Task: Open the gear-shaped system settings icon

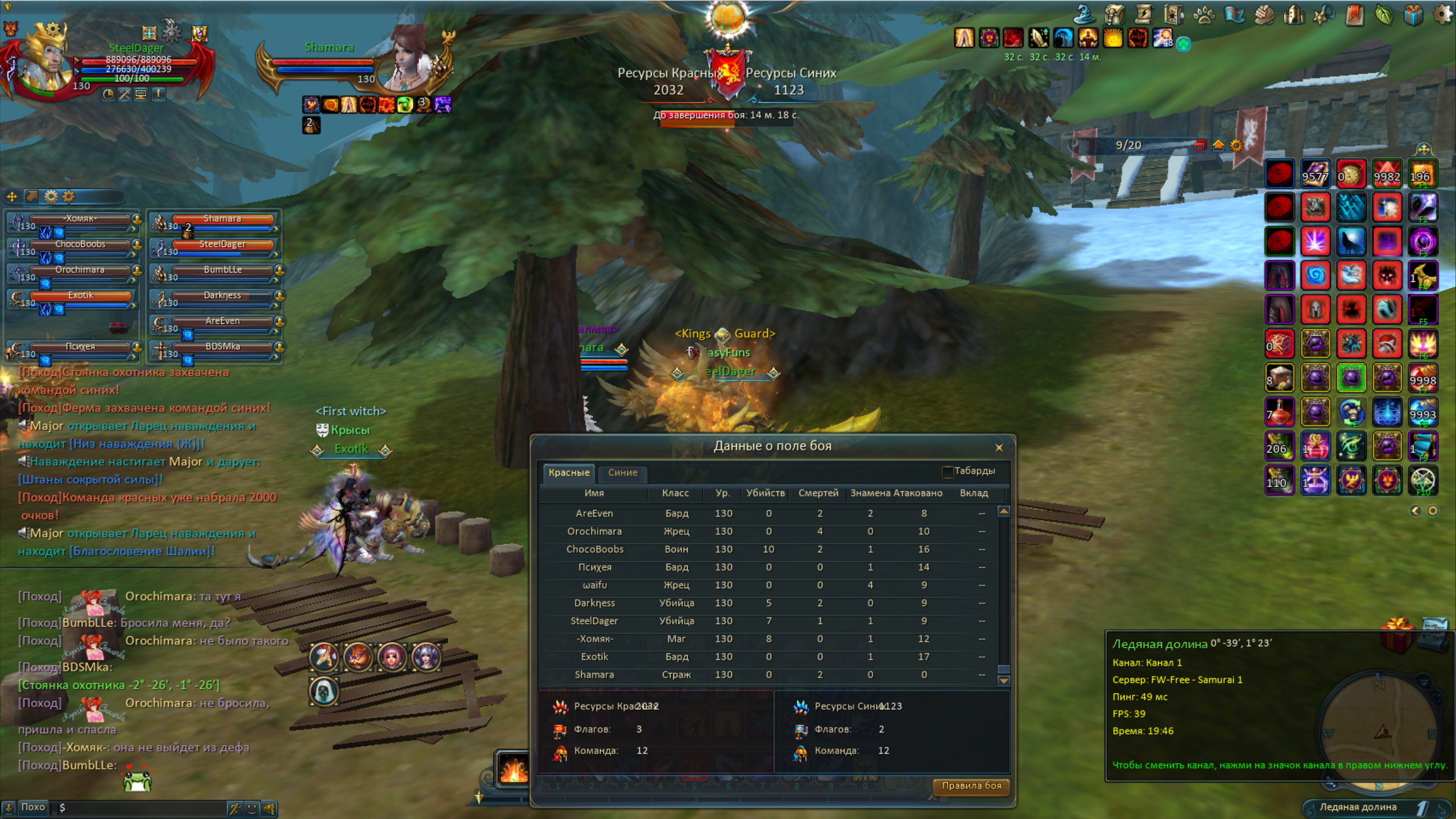Action: pos(1442,14)
